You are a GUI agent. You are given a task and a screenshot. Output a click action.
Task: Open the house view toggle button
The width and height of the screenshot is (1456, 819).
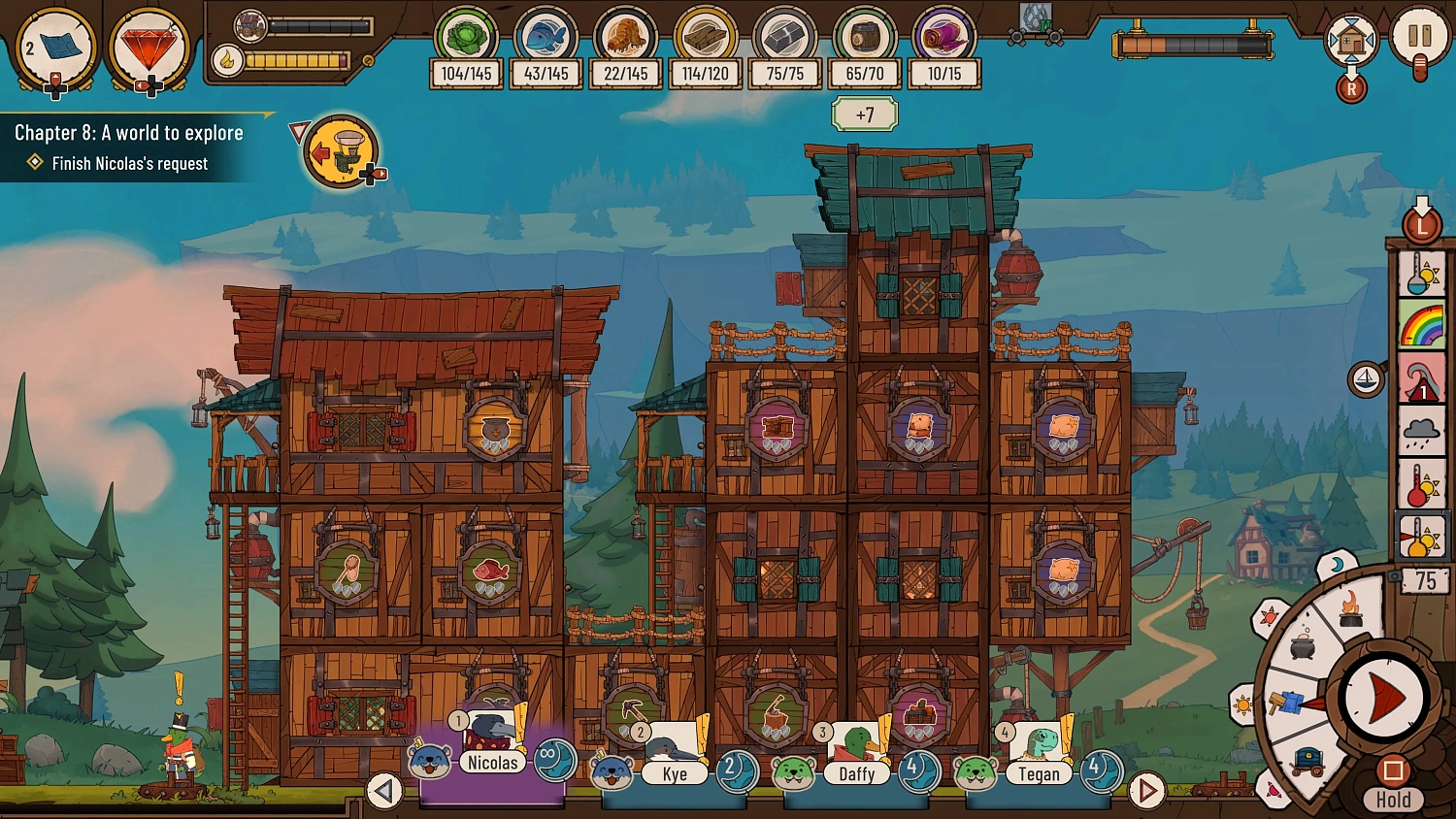pyautogui.click(x=1351, y=42)
